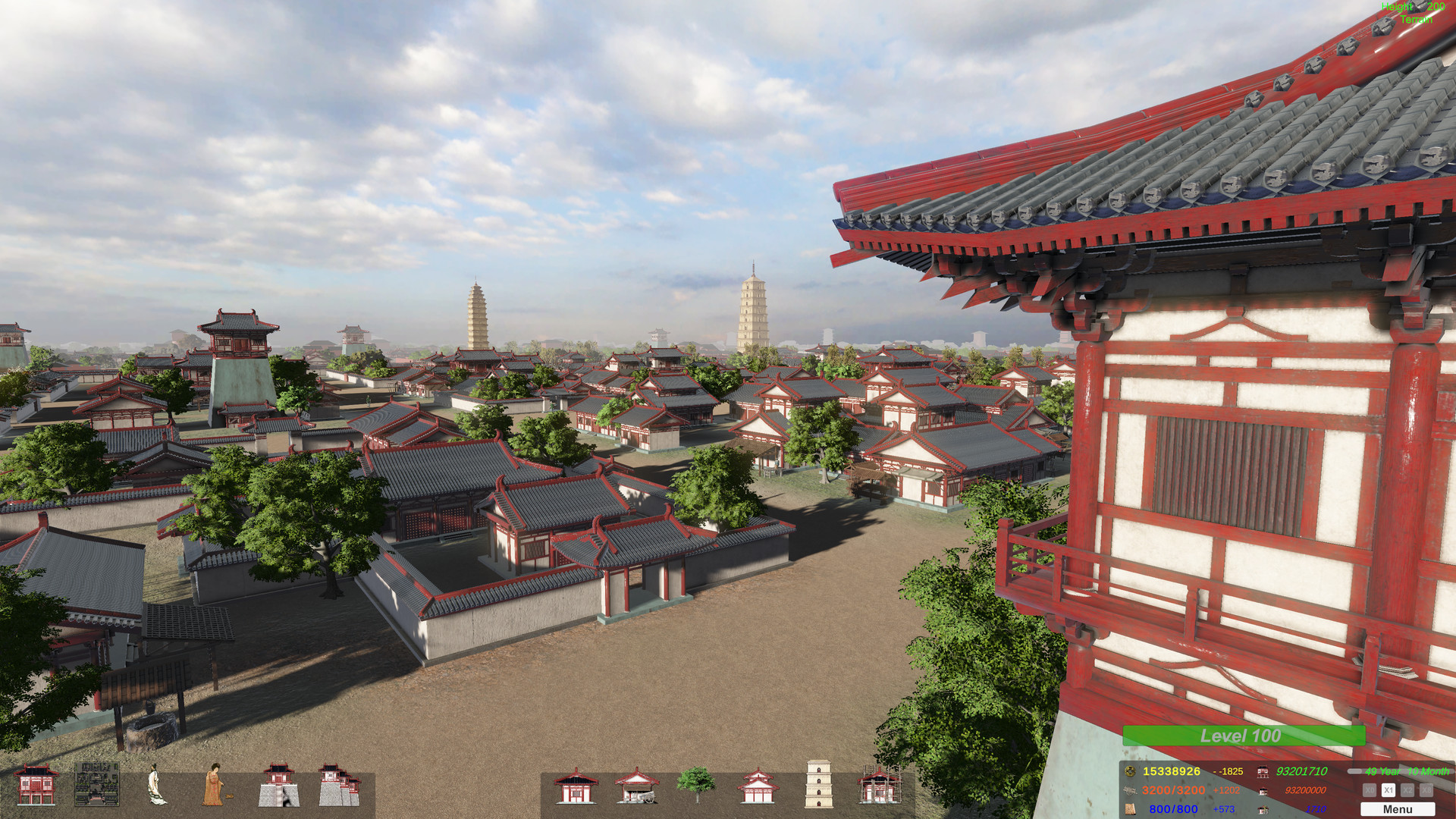Click the Level 100 progress banner
This screenshot has width=1456, height=819.
[1244, 736]
